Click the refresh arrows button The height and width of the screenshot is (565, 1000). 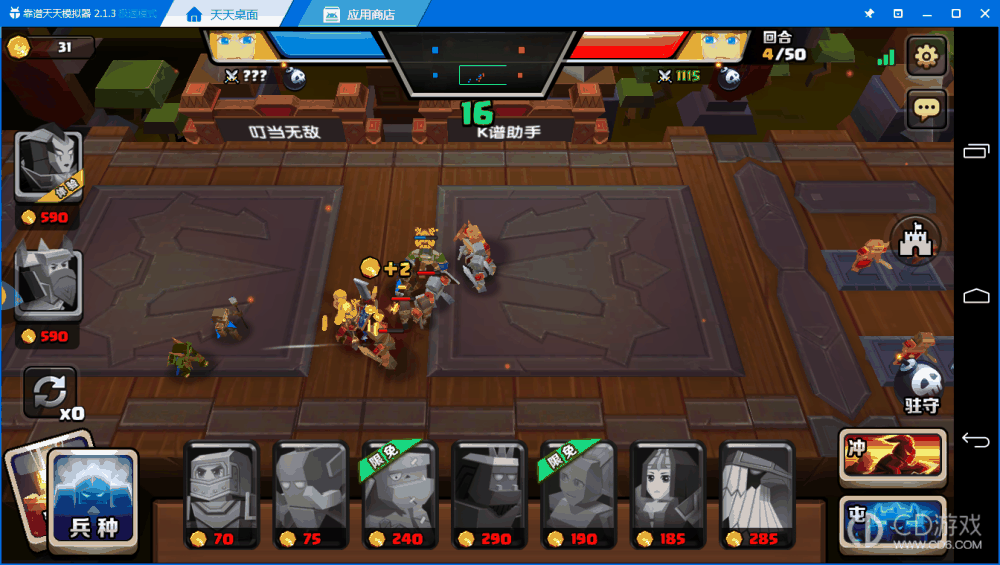pos(50,392)
